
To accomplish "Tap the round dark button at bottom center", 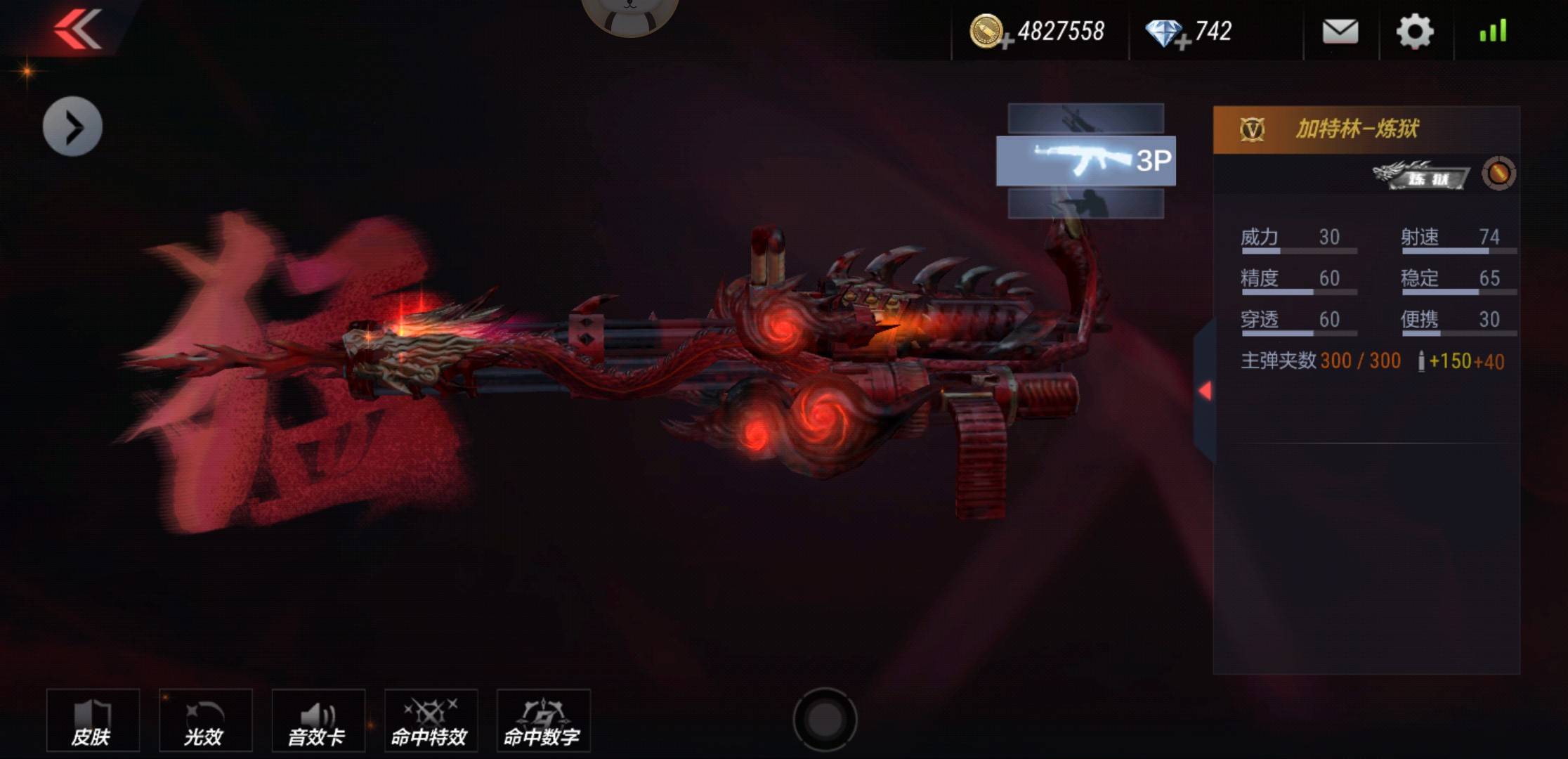I will click(825, 720).
